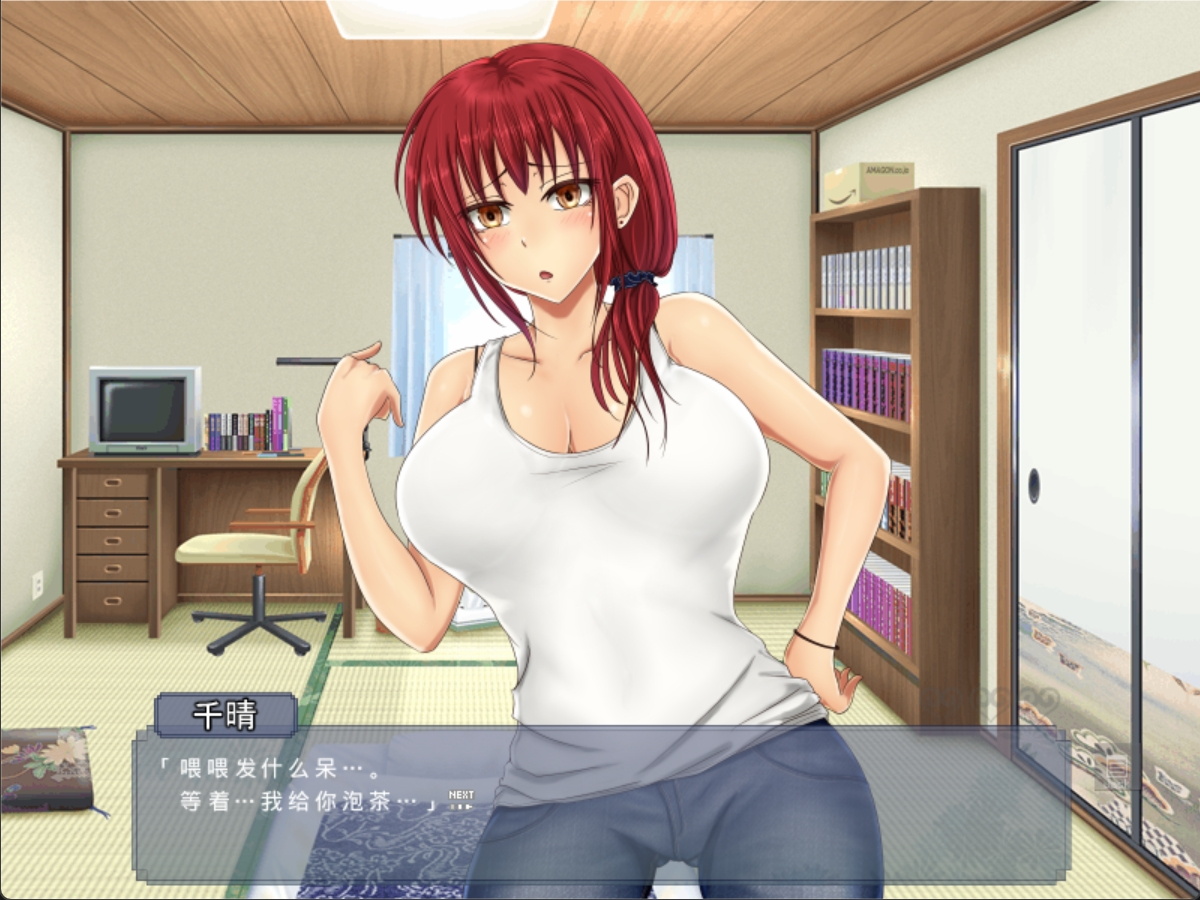Open the faint menu icon beside the dialogue box

tap(1119, 773)
